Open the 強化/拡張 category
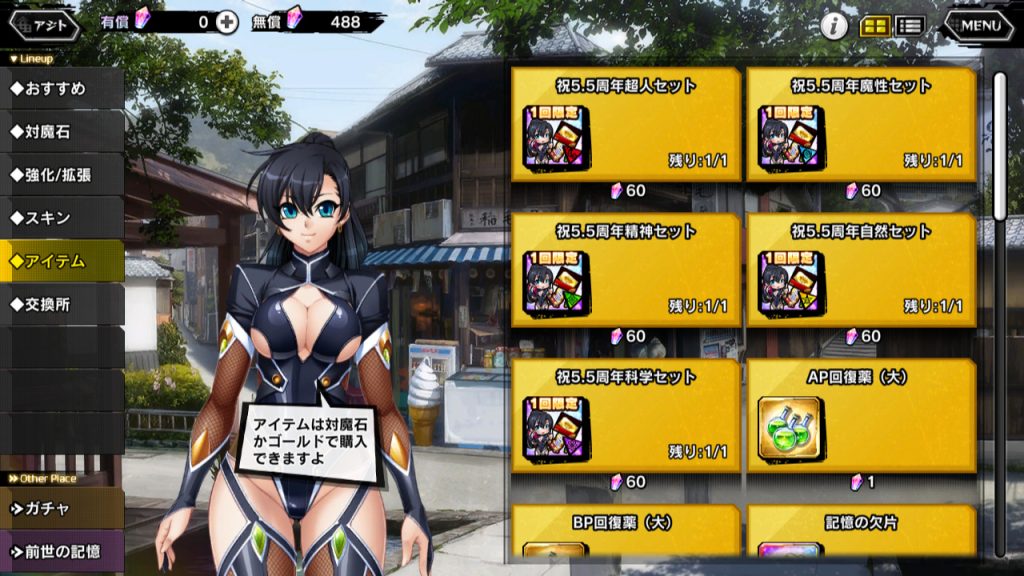Image resolution: width=1024 pixels, height=576 pixels. (62, 174)
